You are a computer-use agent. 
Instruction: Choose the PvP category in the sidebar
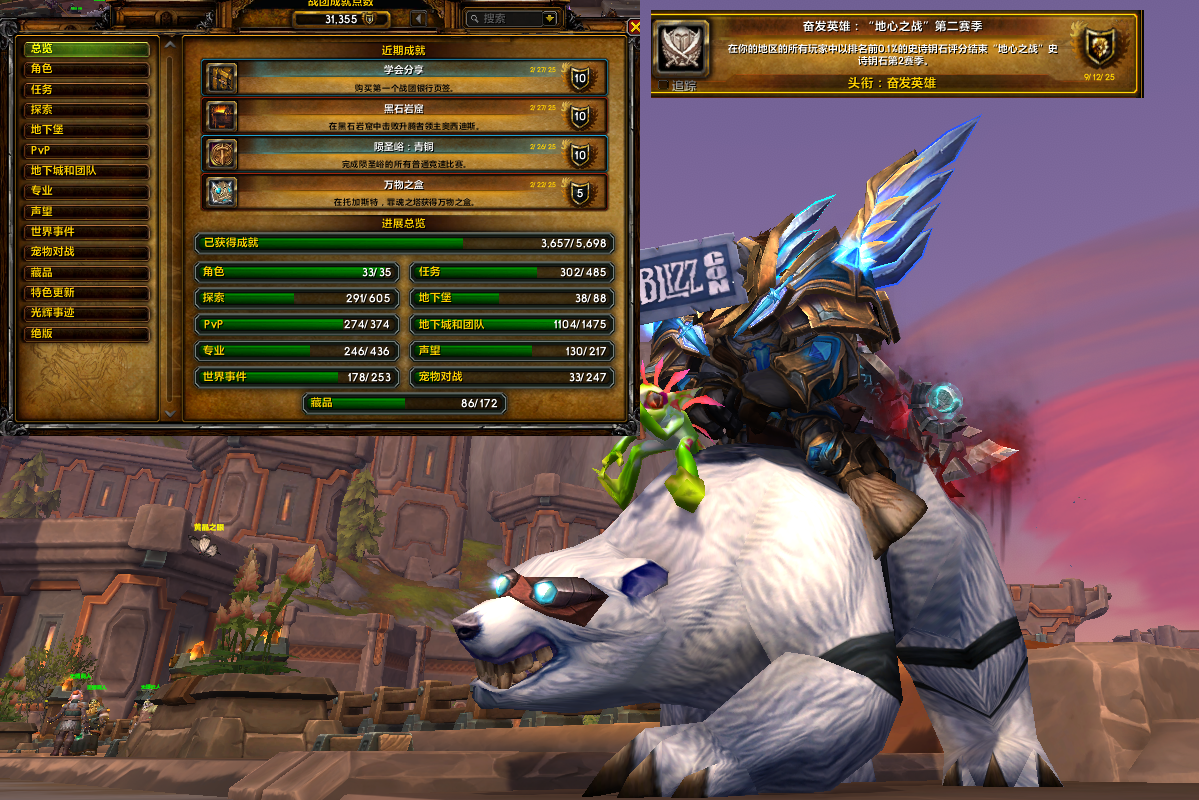pyautogui.click(x=86, y=151)
